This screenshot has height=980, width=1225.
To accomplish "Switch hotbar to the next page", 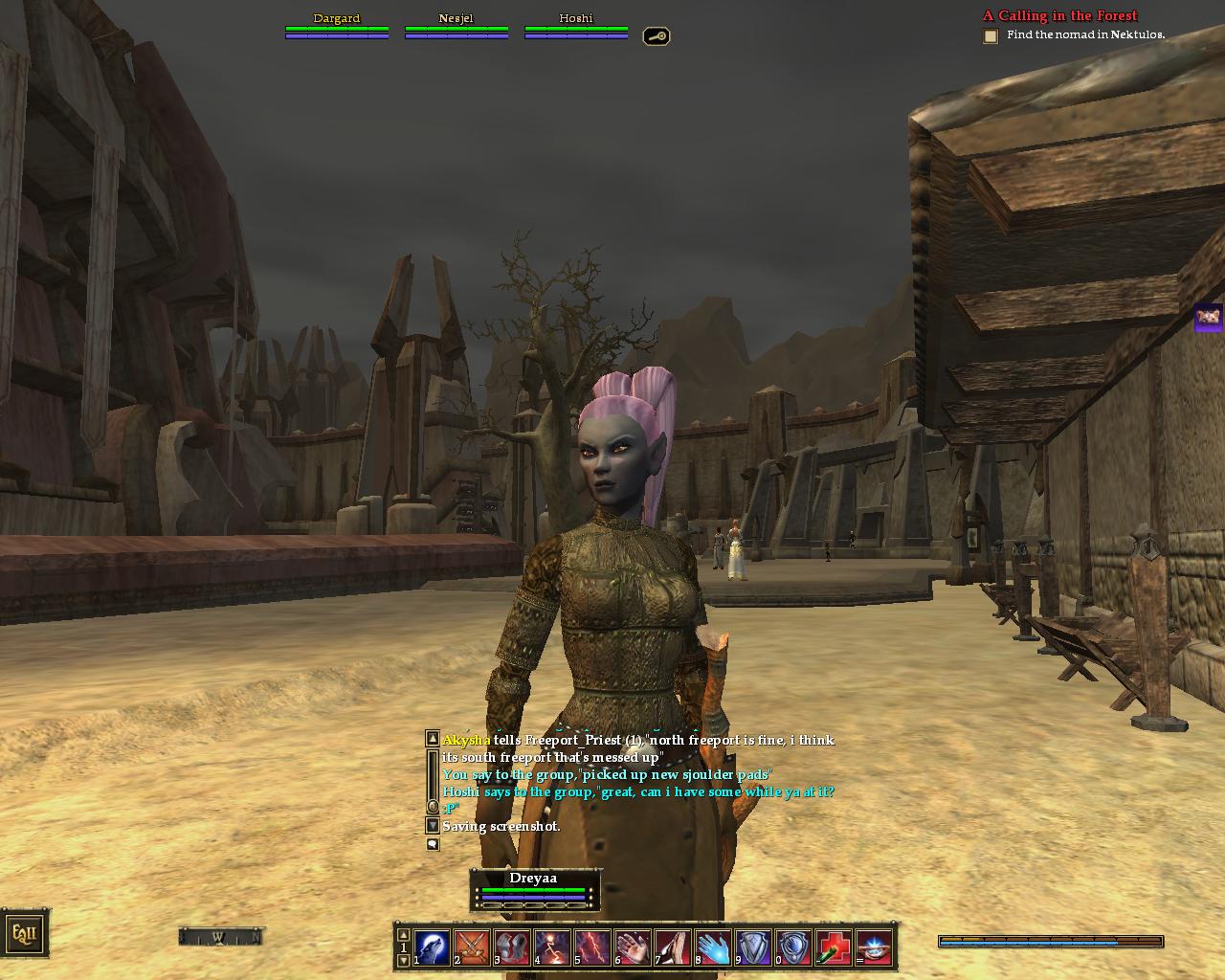I will click(404, 960).
